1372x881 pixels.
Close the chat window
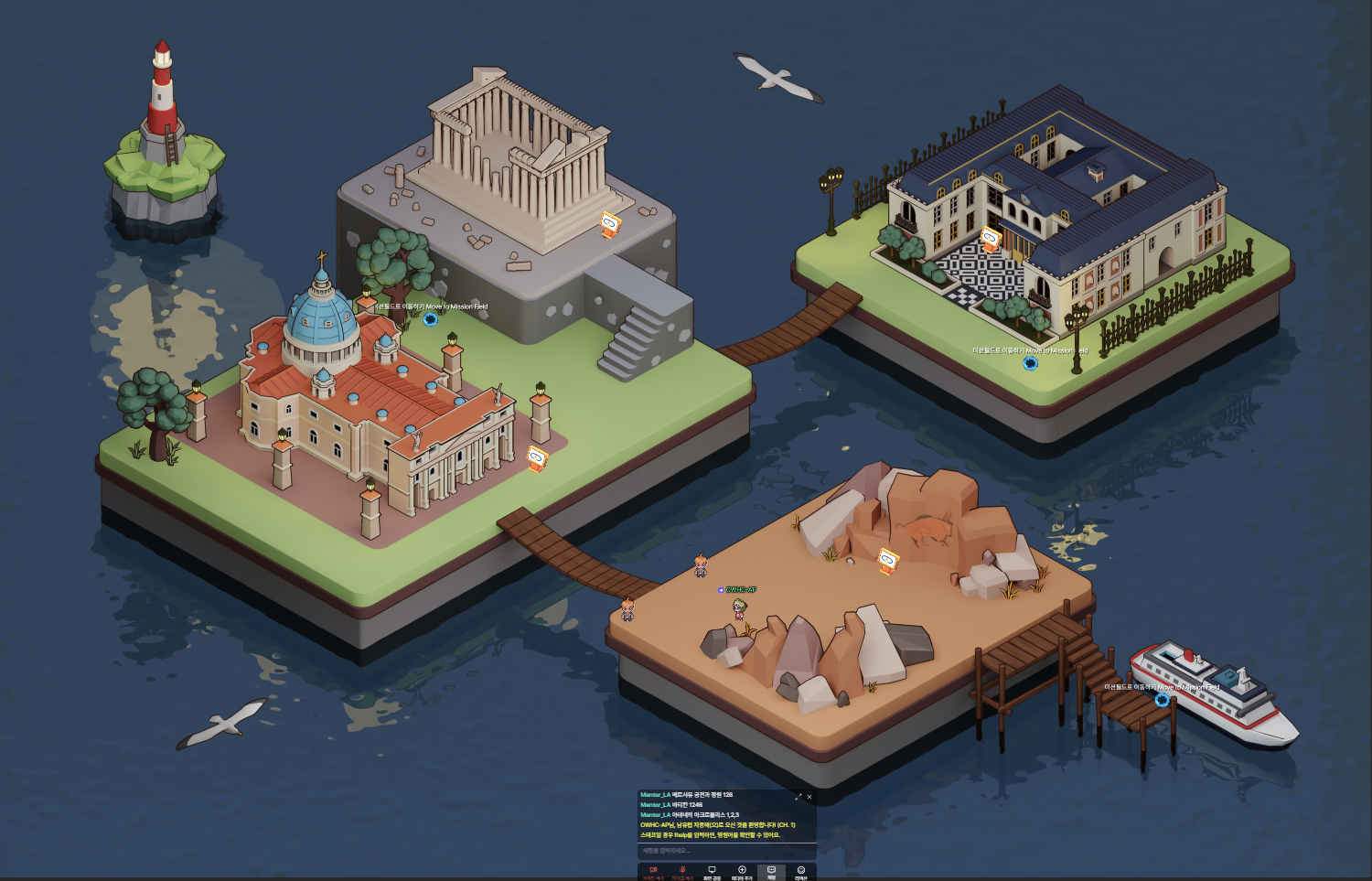(809, 797)
